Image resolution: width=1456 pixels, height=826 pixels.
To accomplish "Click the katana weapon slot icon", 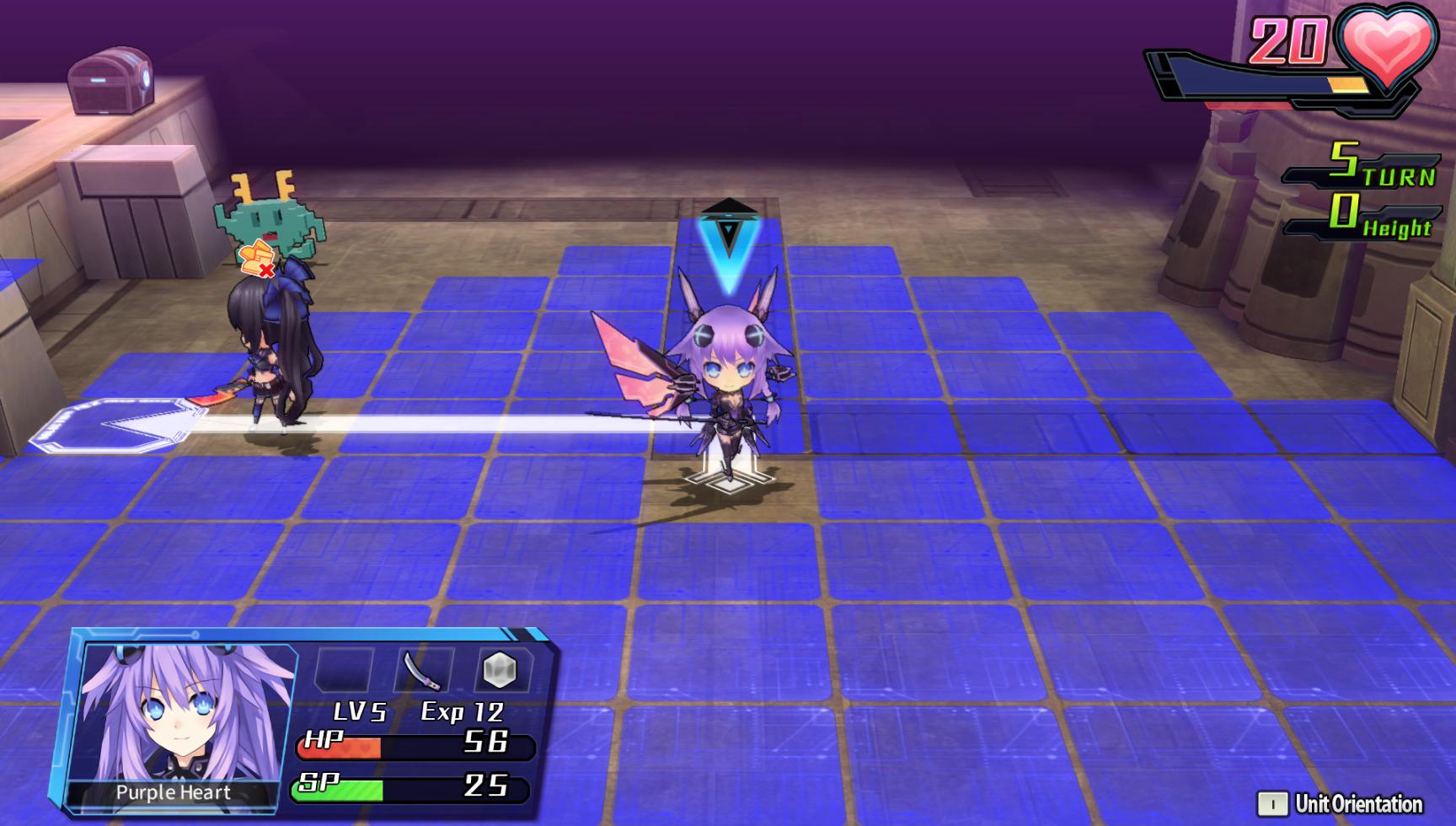I will (422, 671).
